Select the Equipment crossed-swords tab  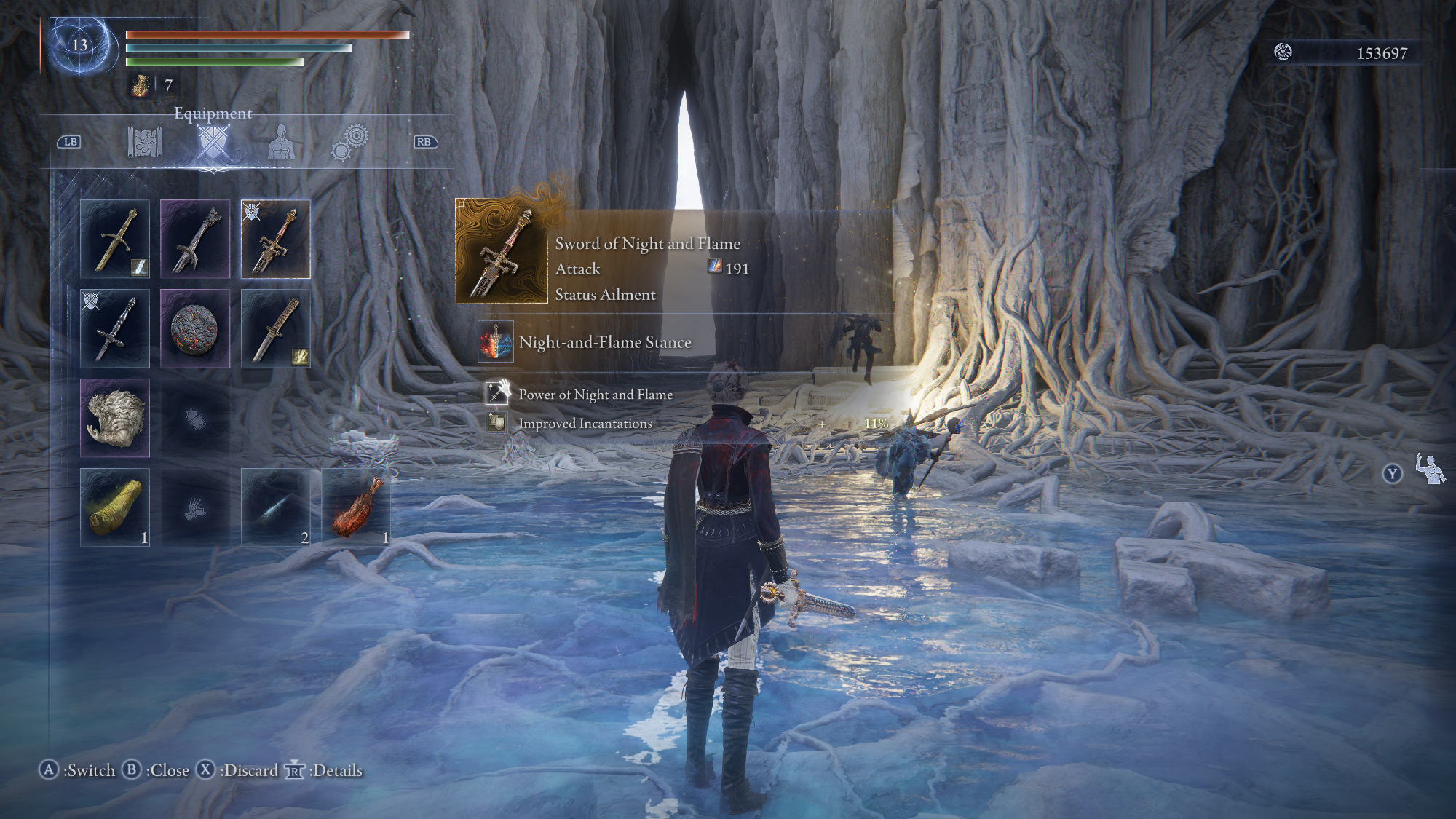click(213, 142)
